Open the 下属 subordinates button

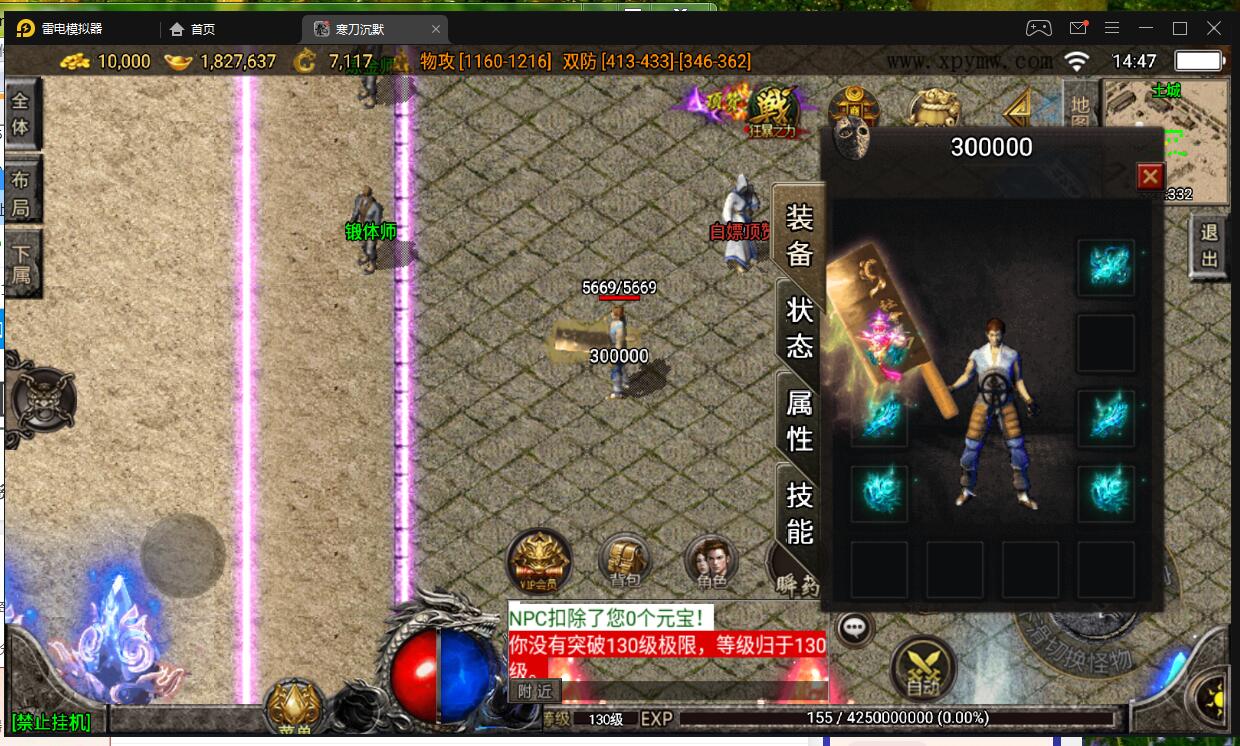21,261
